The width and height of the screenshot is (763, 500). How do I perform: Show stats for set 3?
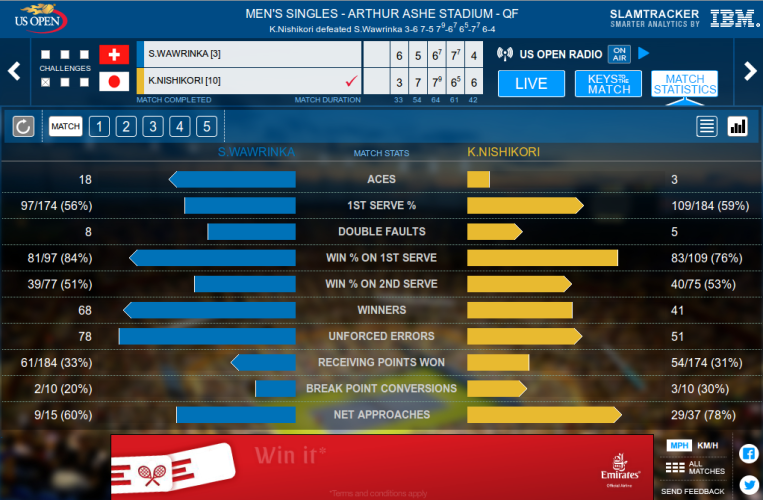[152, 126]
